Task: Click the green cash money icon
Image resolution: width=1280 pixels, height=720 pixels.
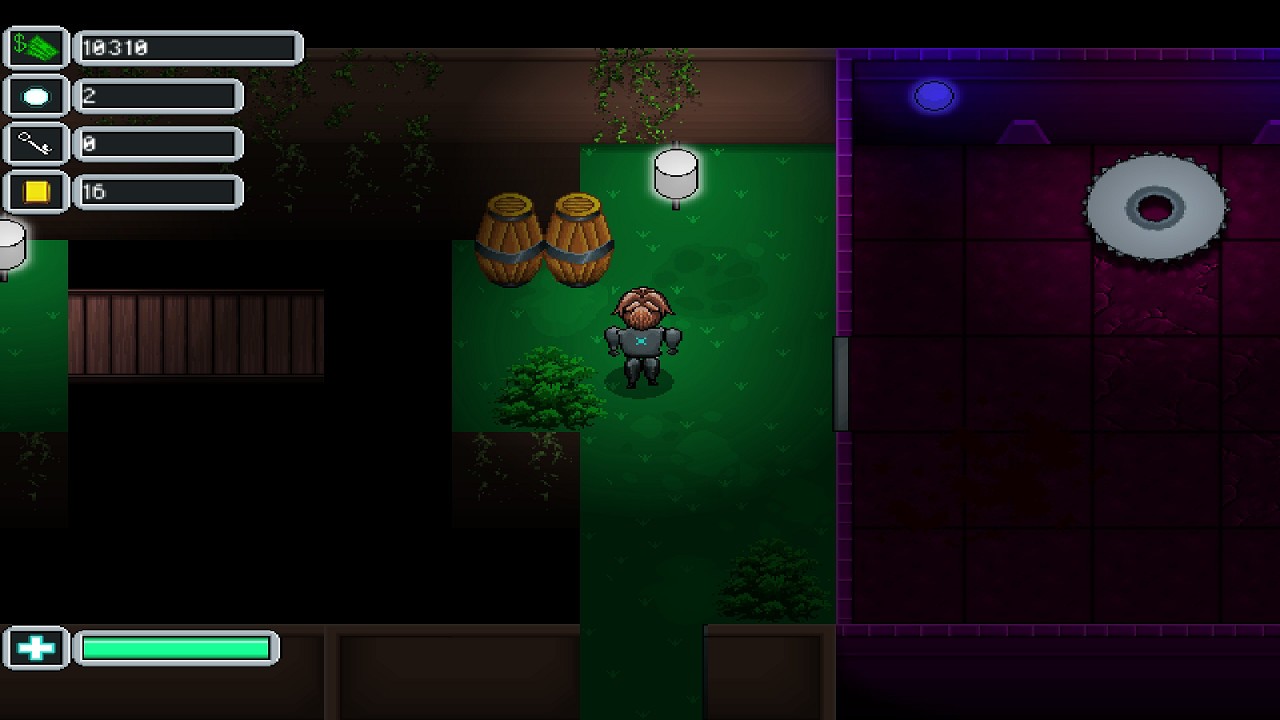Action: (x=36, y=47)
